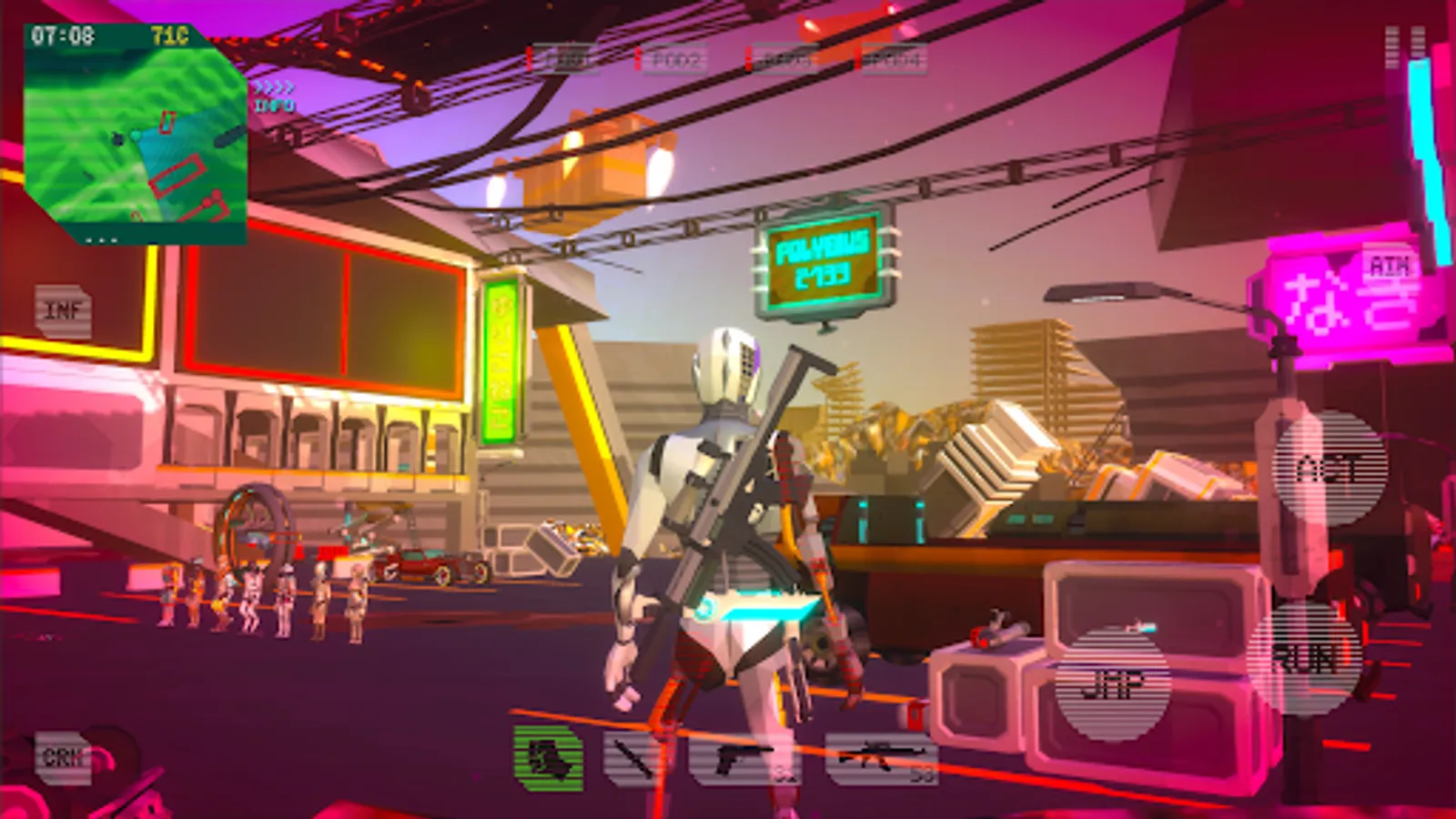Tap the INFO status icon near the minimap

274,106
